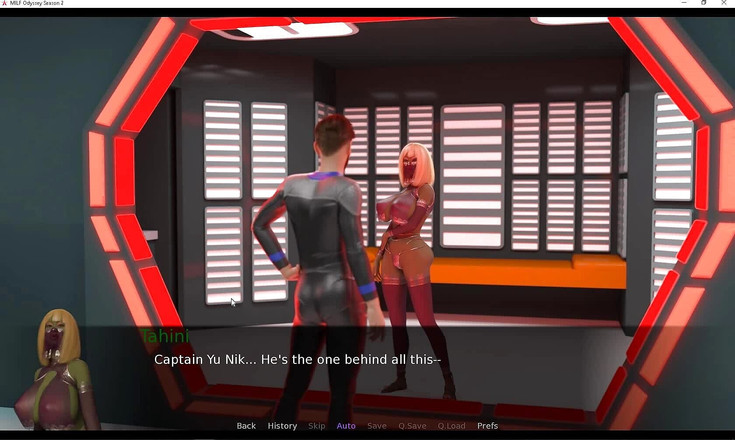Toggle Auto advance mode

[346, 426]
